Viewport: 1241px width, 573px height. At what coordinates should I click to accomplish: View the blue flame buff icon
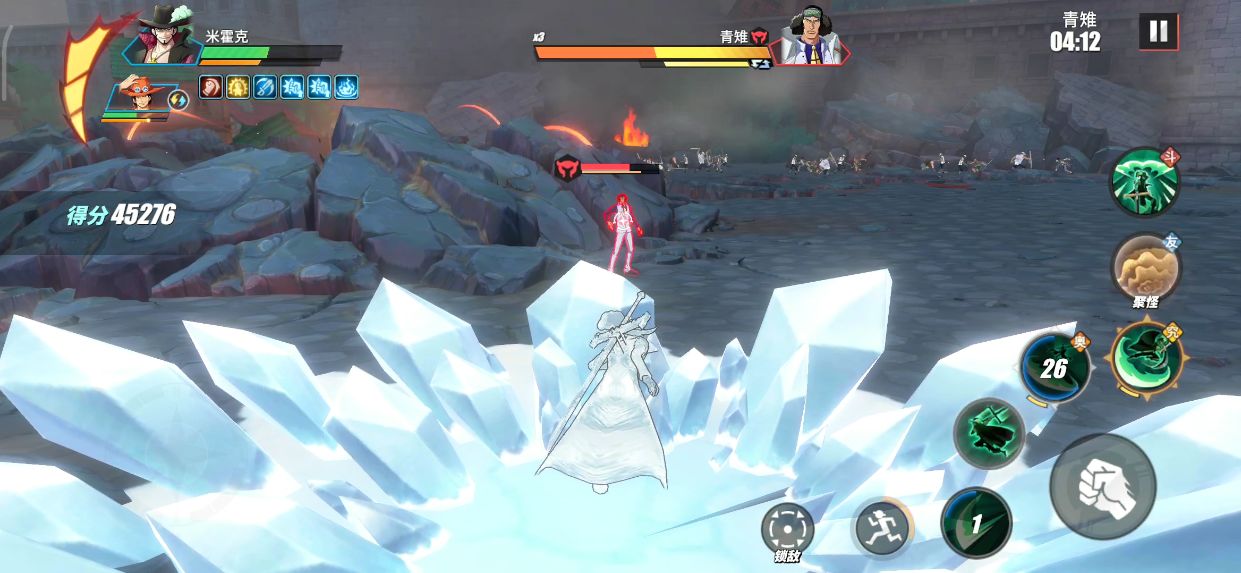pos(346,87)
